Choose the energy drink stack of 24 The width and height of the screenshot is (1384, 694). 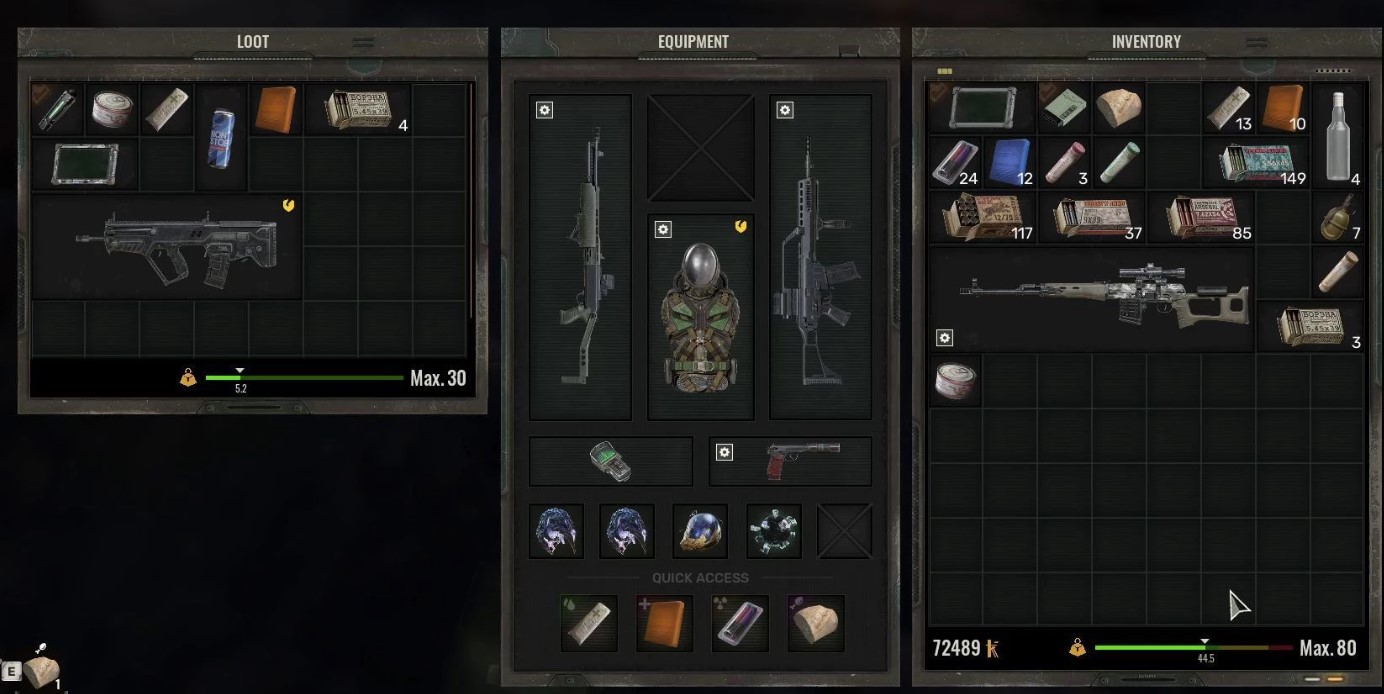click(954, 162)
